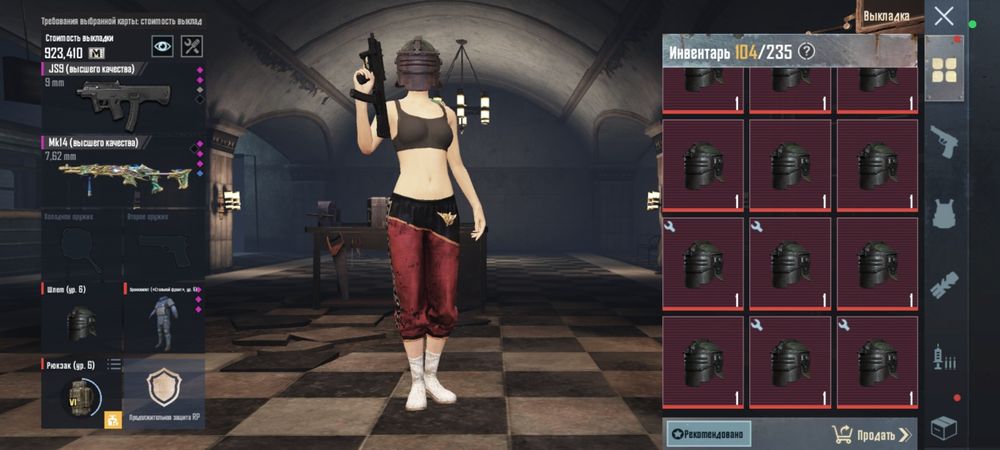Image resolution: width=1000 pixels, height=450 pixels.
Task: Open the body armor equipment slot
Action: (x=162, y=316)
